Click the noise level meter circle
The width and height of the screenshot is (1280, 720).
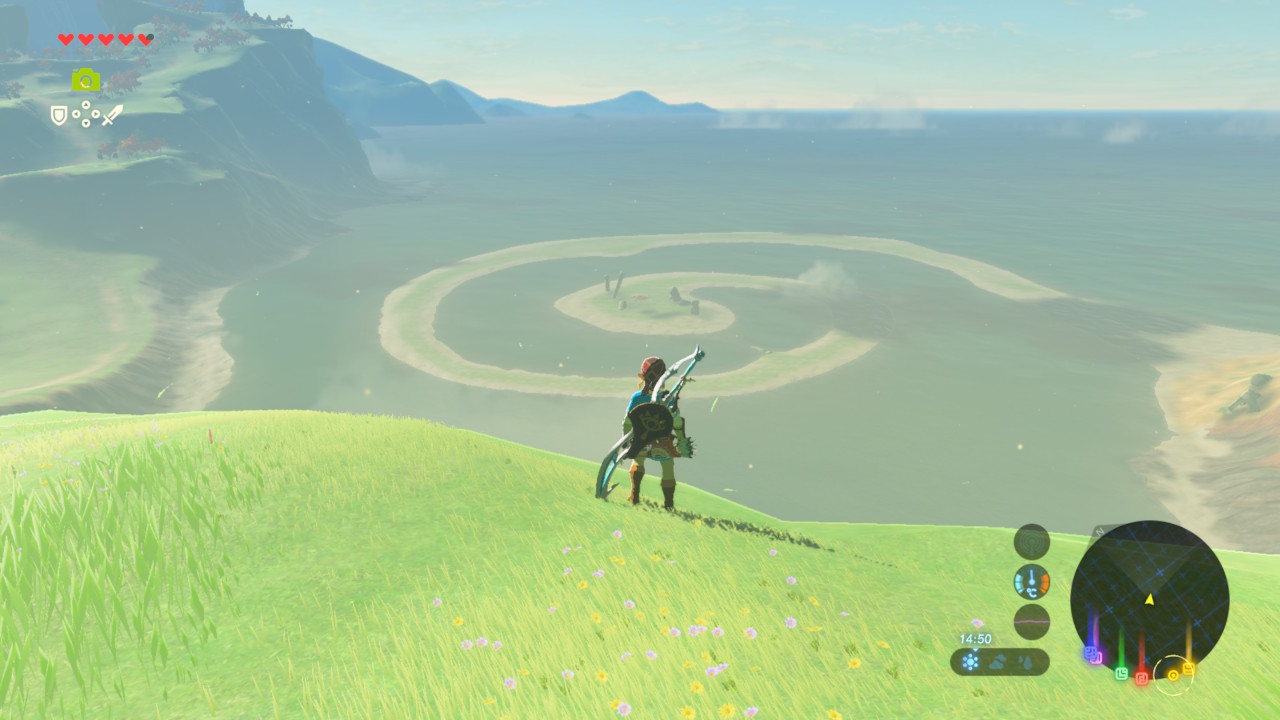(x=1031, y=622)
